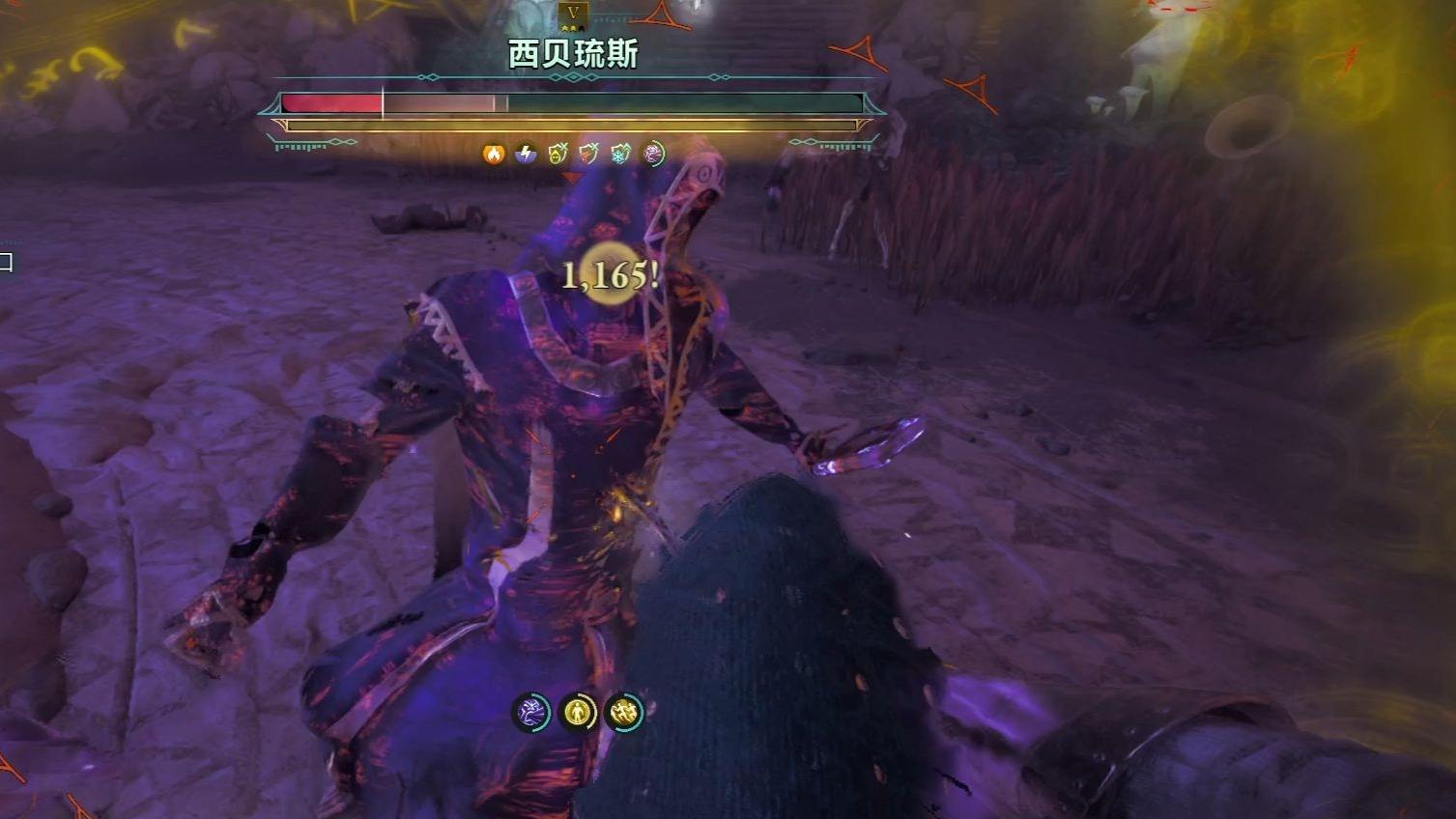Inspect the yellow-green hooded shield icon
Viewport: 1456px width, 819px height.
(x=557, y=153)
